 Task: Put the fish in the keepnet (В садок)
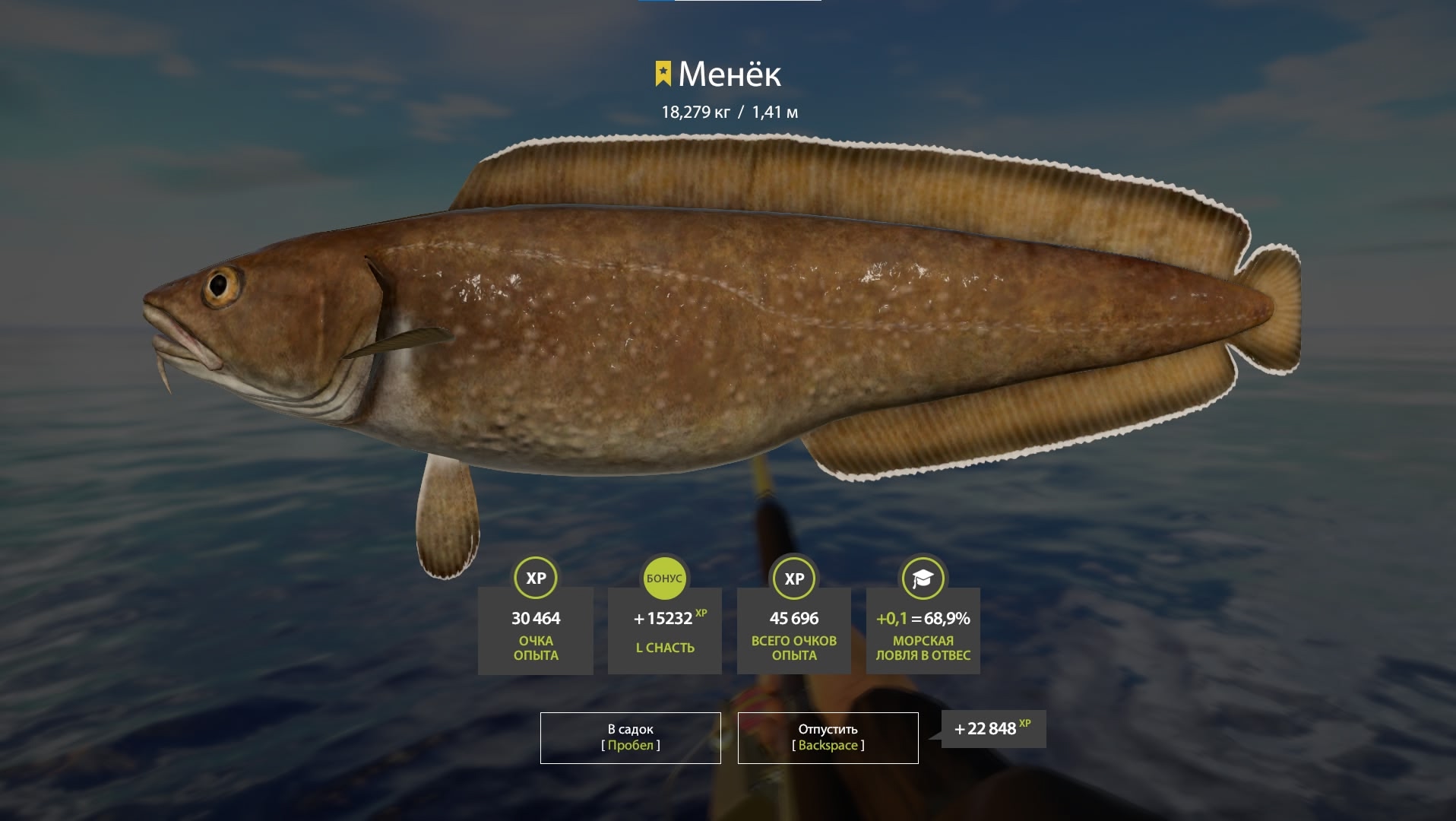pyautogui.click(x=630, y=737)
